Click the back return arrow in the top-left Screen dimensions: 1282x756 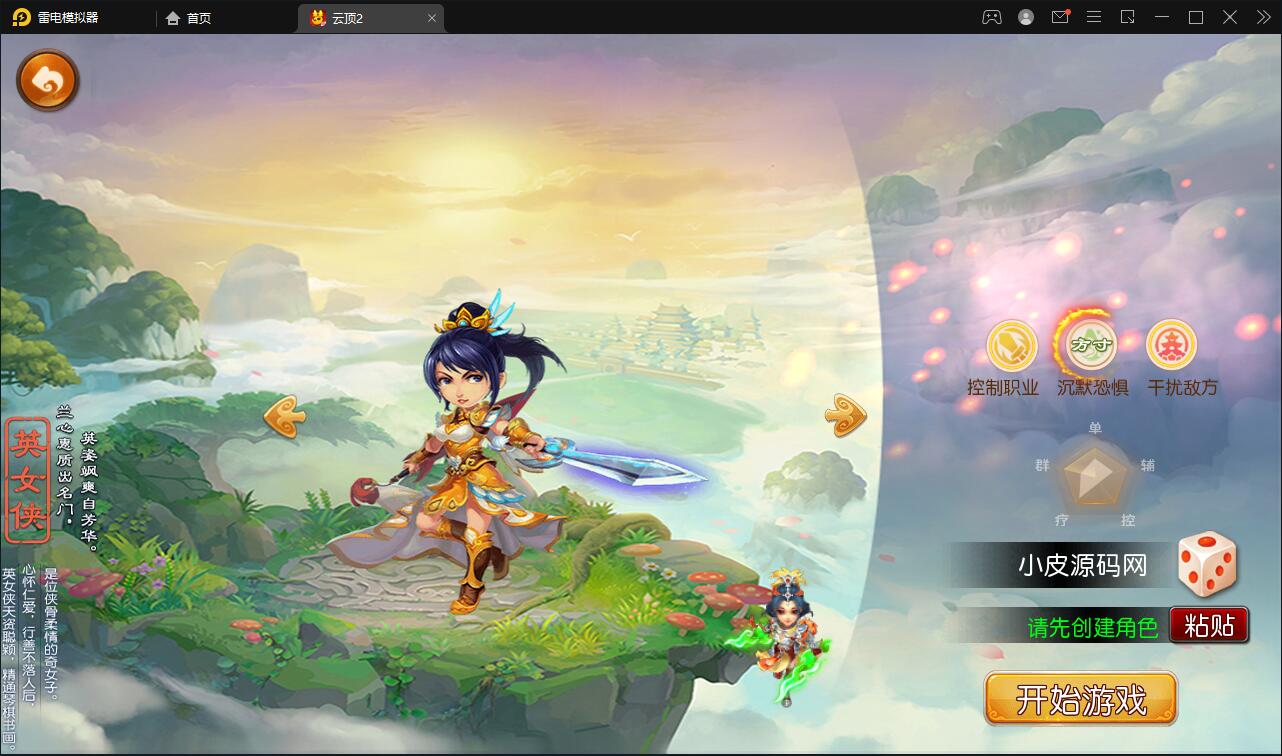coord(47,80)
